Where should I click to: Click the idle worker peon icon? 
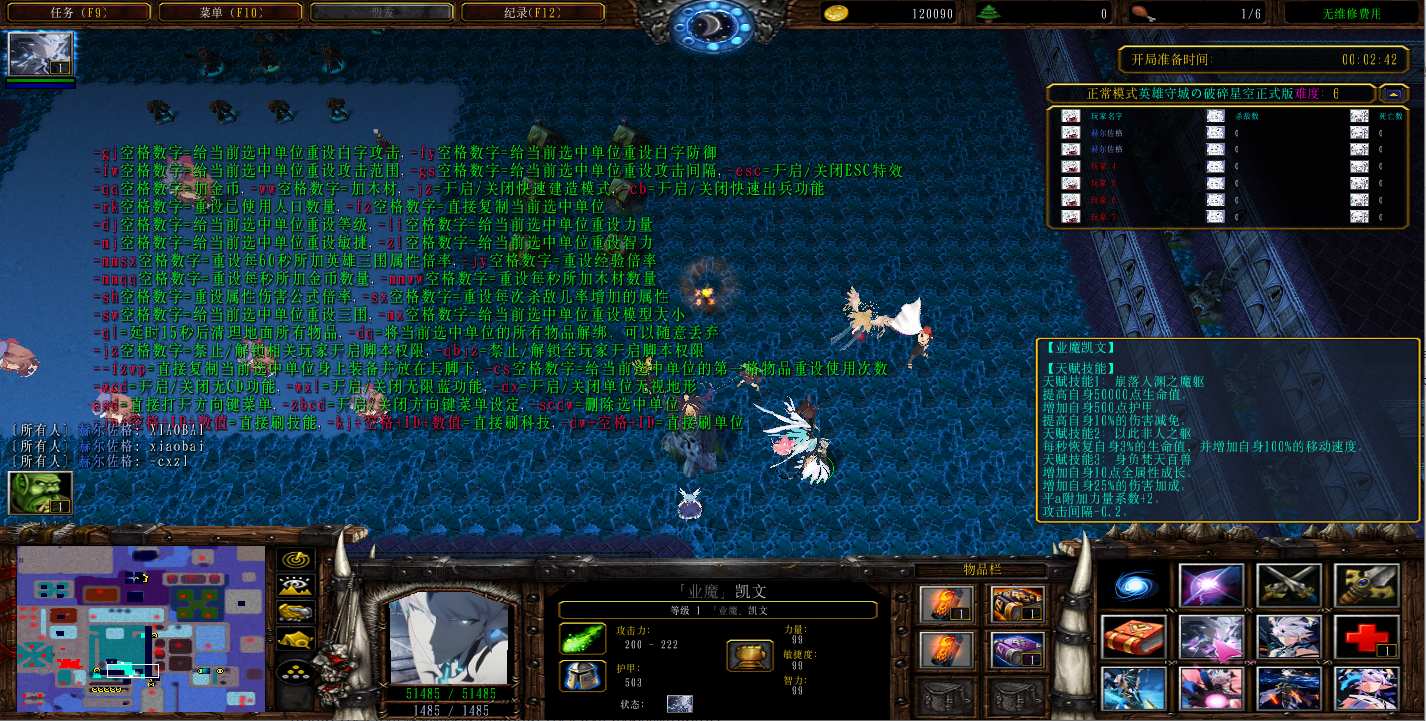coord(40,493)
